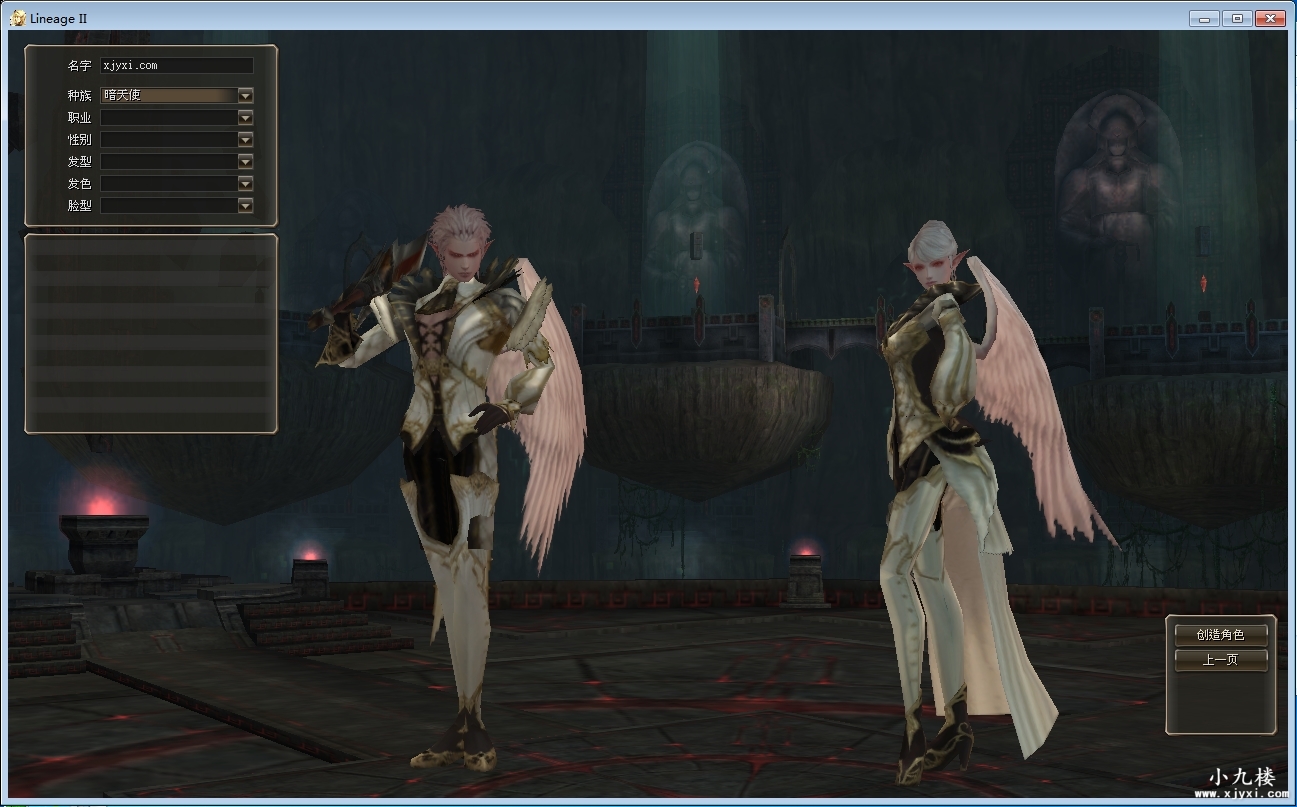Open the 种族 race dropdown
1297x807 pixels.
[x=245, y=95]
